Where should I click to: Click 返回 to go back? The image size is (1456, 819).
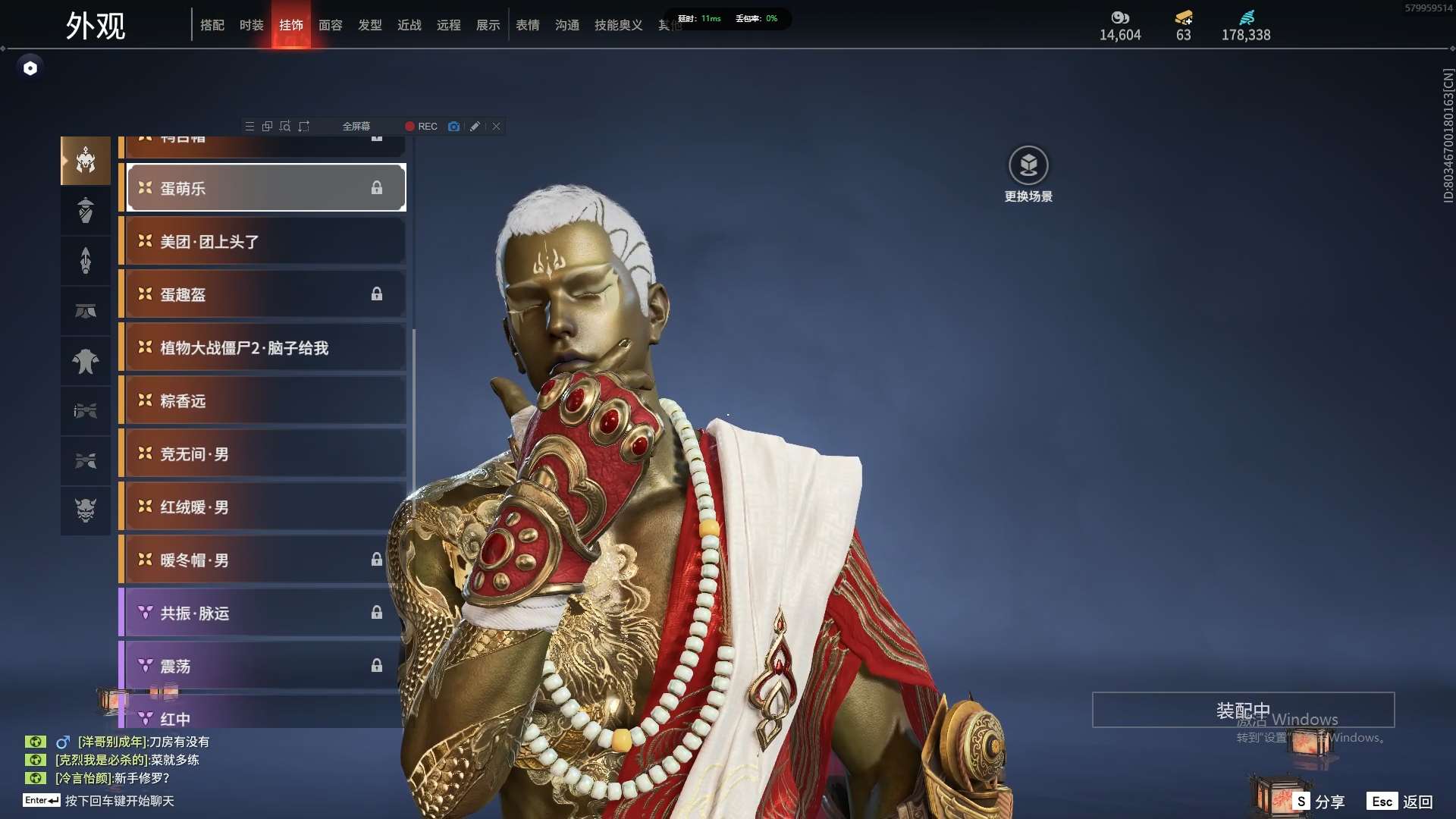click(x=1401, y=802)
